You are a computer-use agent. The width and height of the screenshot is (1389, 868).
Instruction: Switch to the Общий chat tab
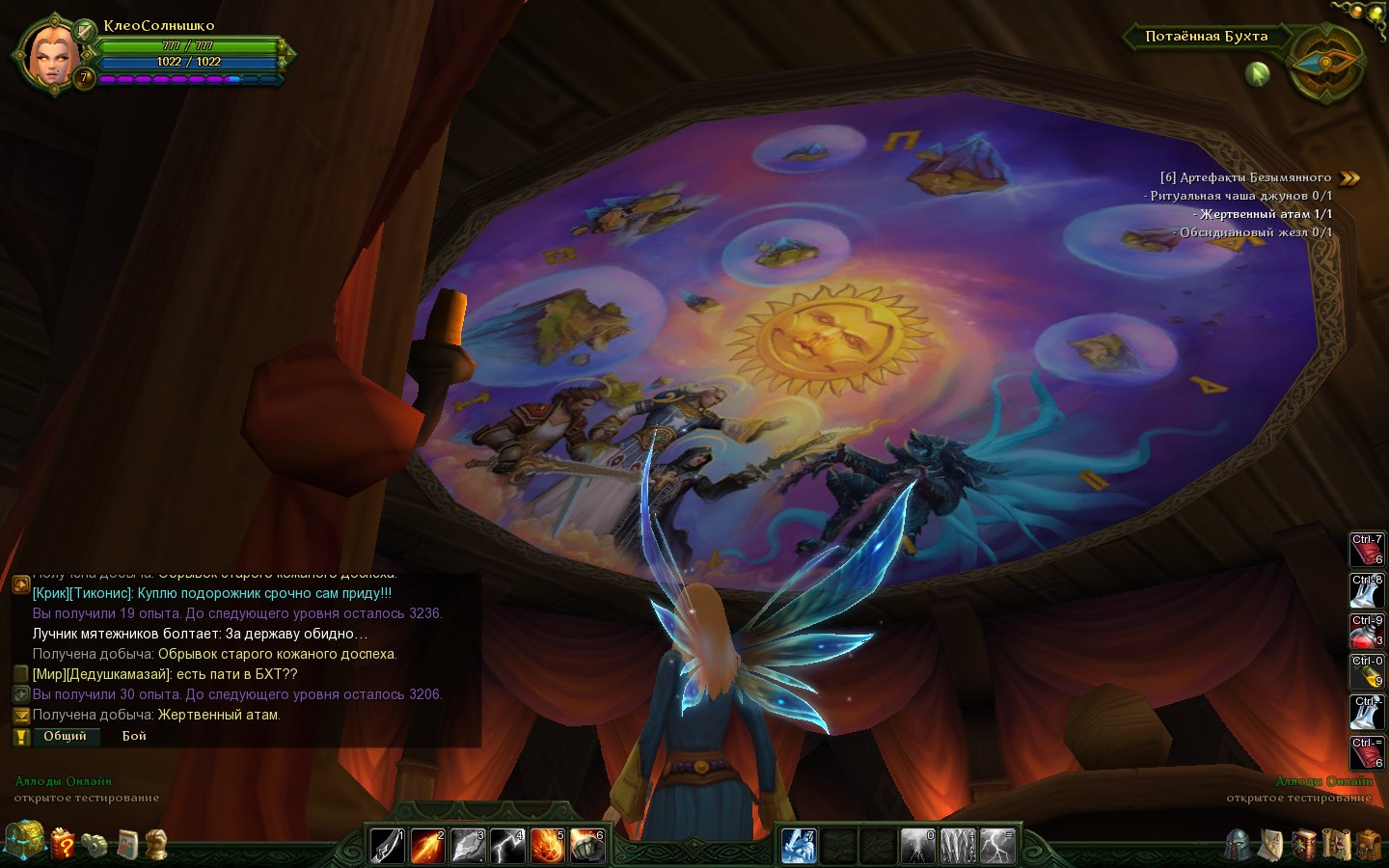(65, 736)
